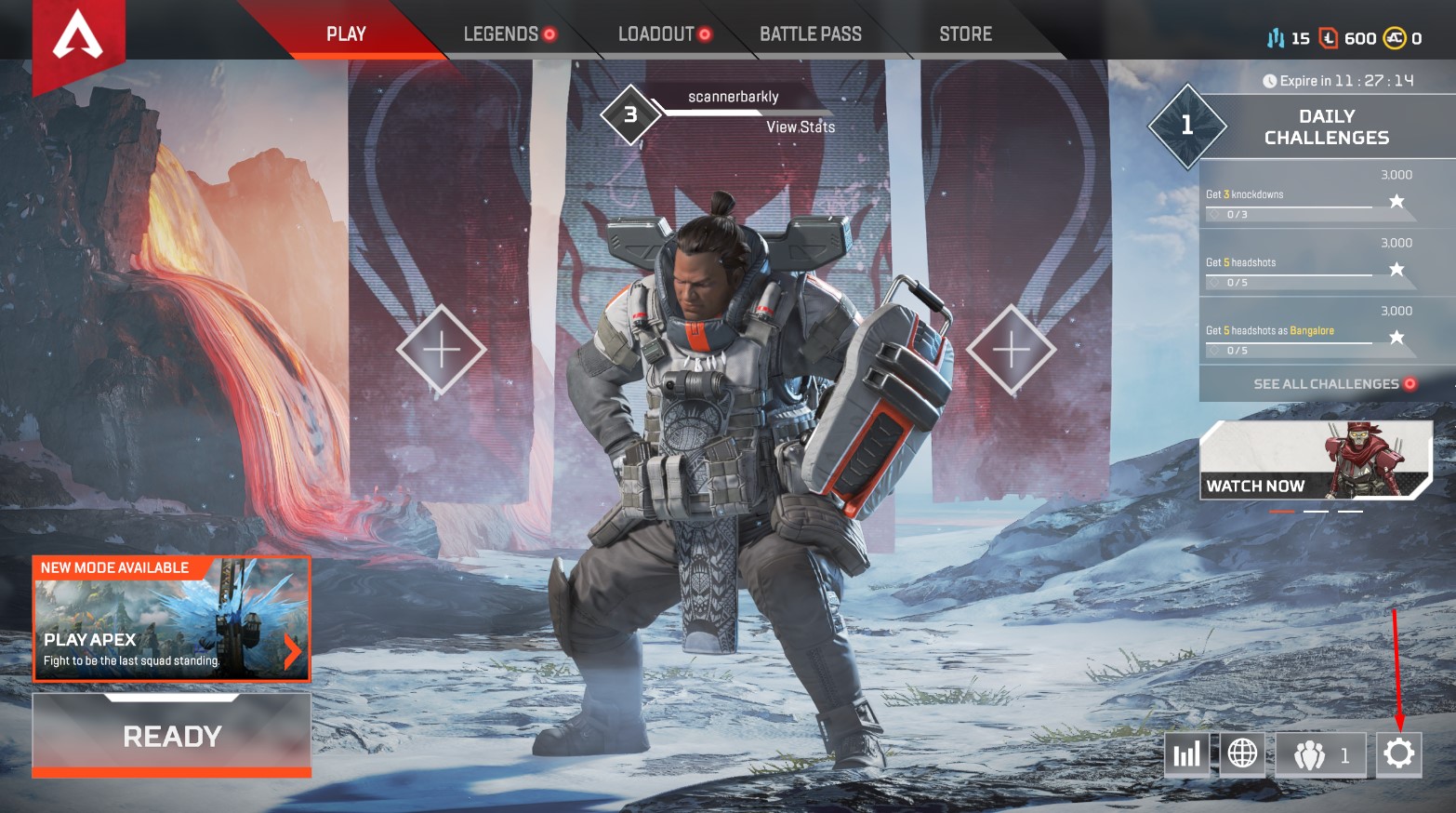The image size is (1456, 813).
Task: Click the Legend Tokens currency icon
Action: point(1329,38)
